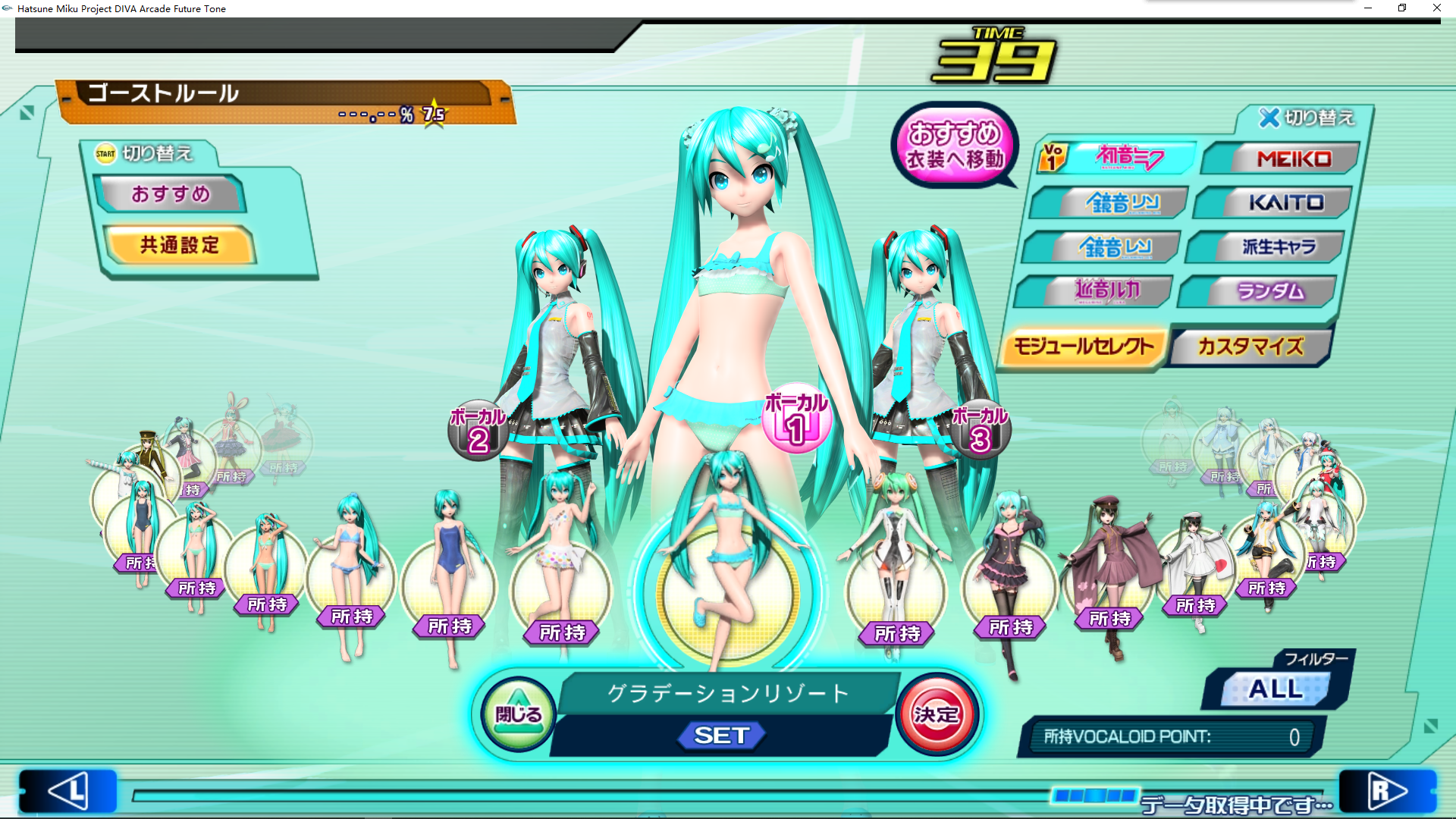Confirm selection with the red 決定 button
This screenshot has width=1456, height=819.
click(937, 714)
